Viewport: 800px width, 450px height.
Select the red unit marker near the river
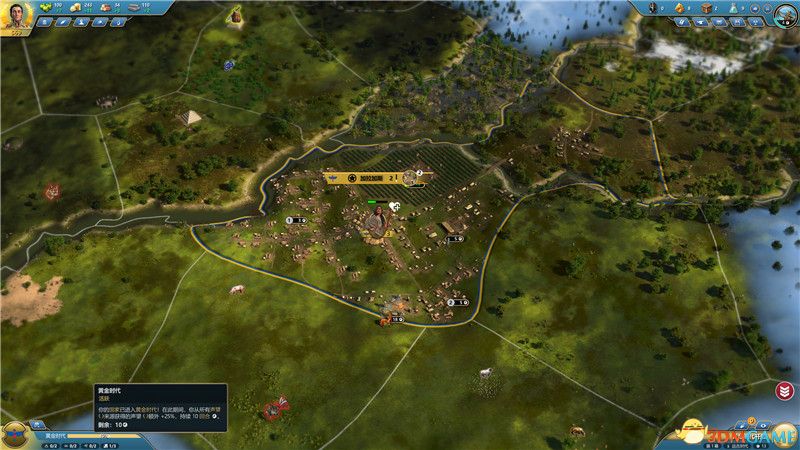click(x=52, y=190)
